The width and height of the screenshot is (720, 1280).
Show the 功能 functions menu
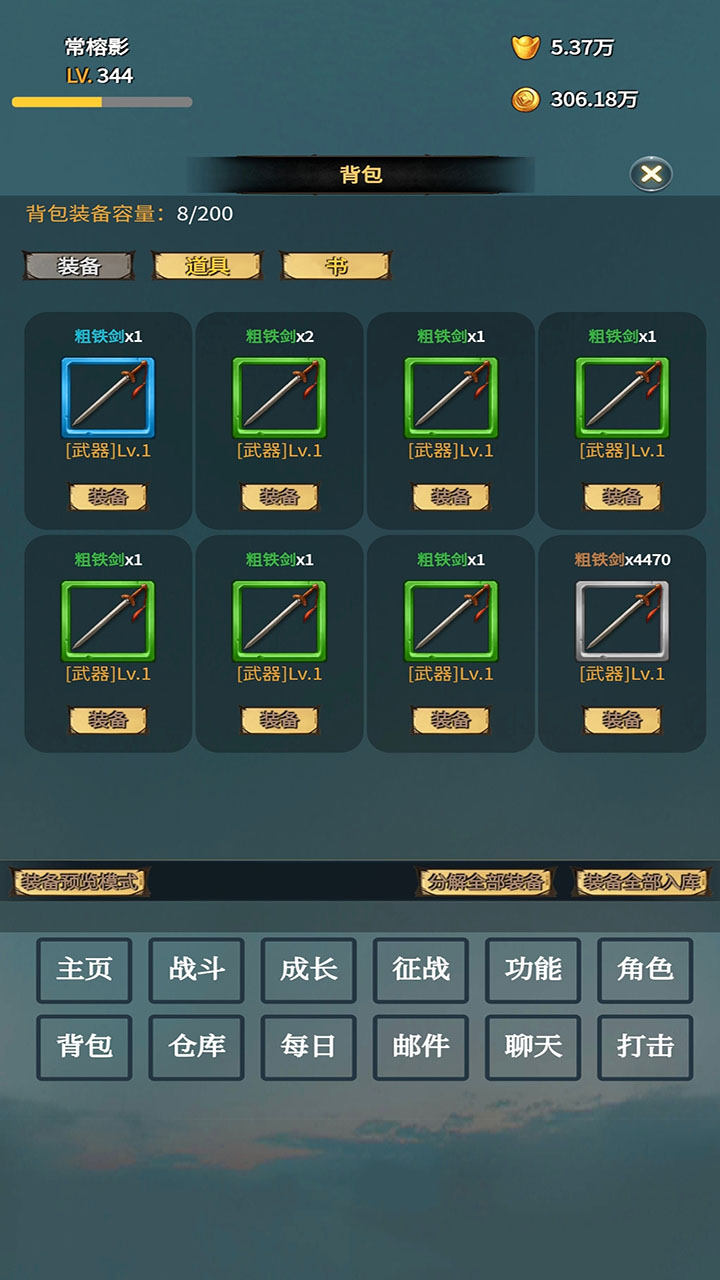[533, 970]
